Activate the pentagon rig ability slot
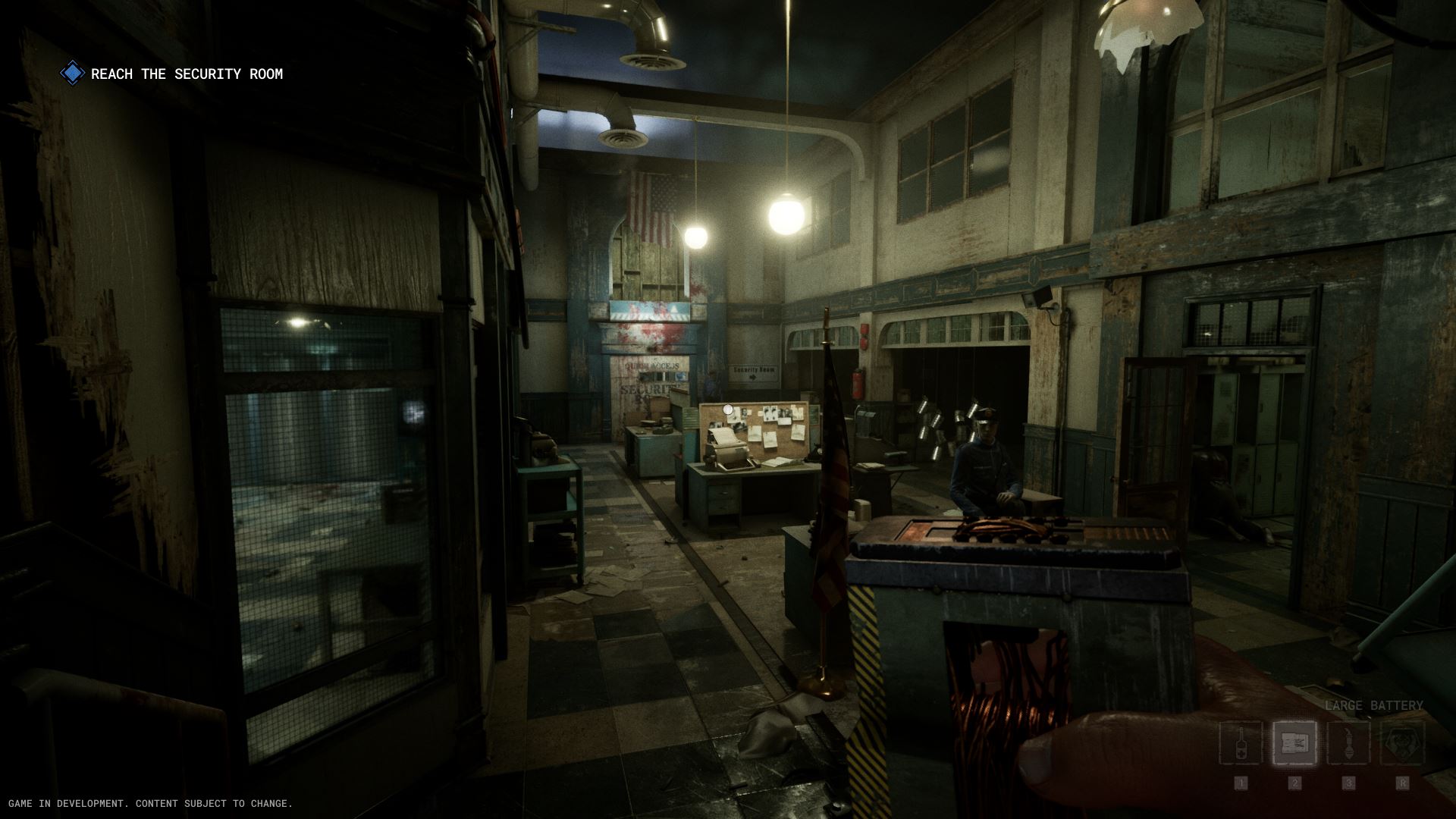This screenshot has height=819, width=1456. tap(1402, 743)
